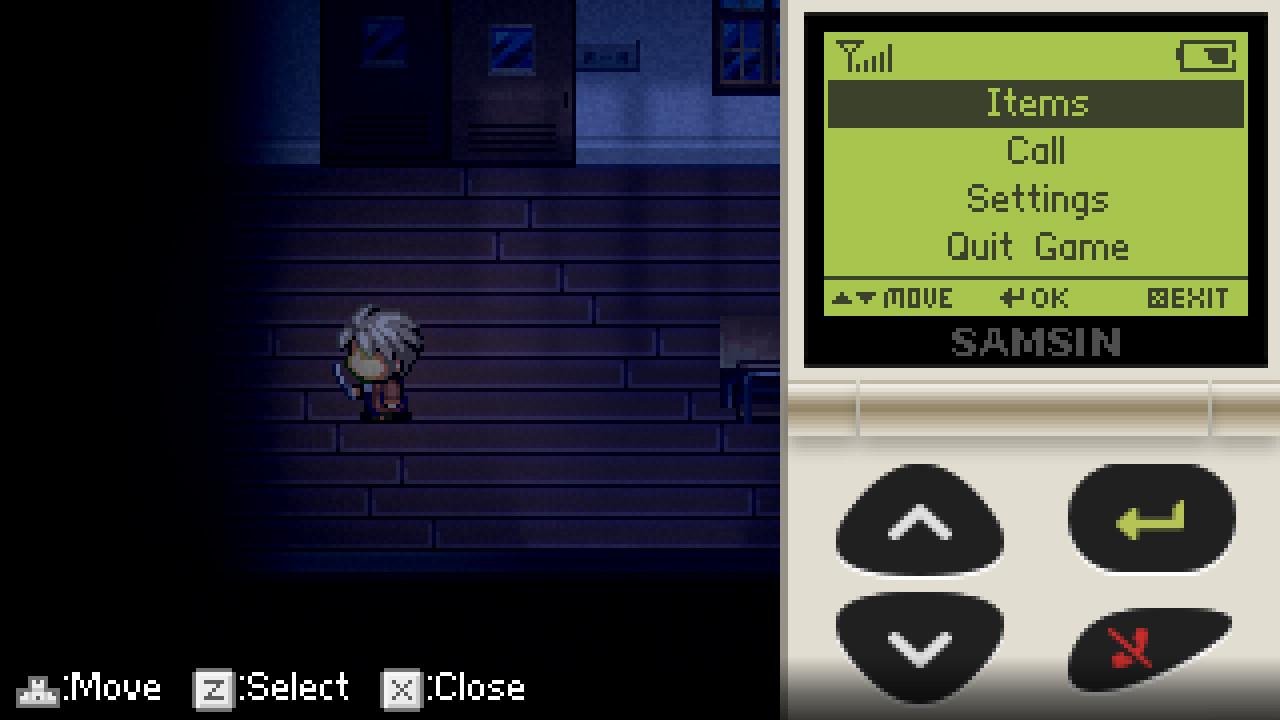Click the battery indicator on phone screen
This screenshot has width=1280, height=720.
1207,58
